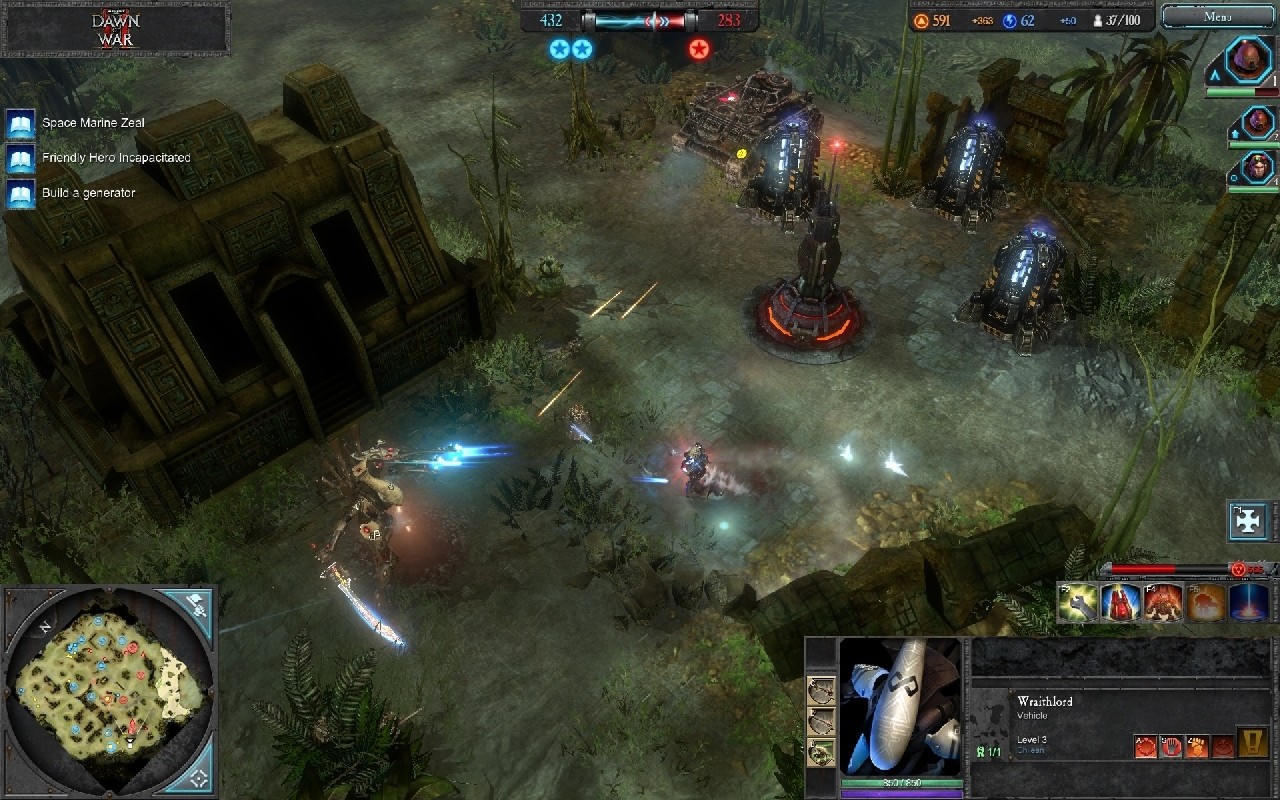1280x800 pixels.
Task: Click the minimap's flag ping button
Action: point(196,605)
